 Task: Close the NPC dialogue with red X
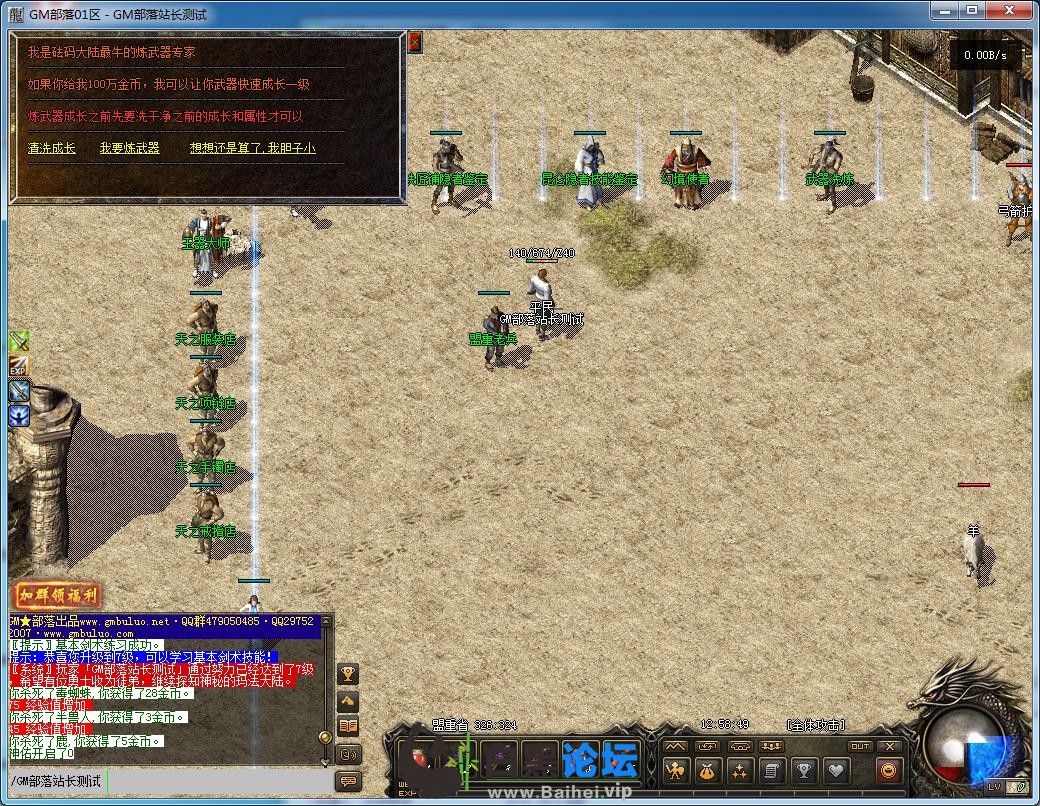[x=415, y=42]
